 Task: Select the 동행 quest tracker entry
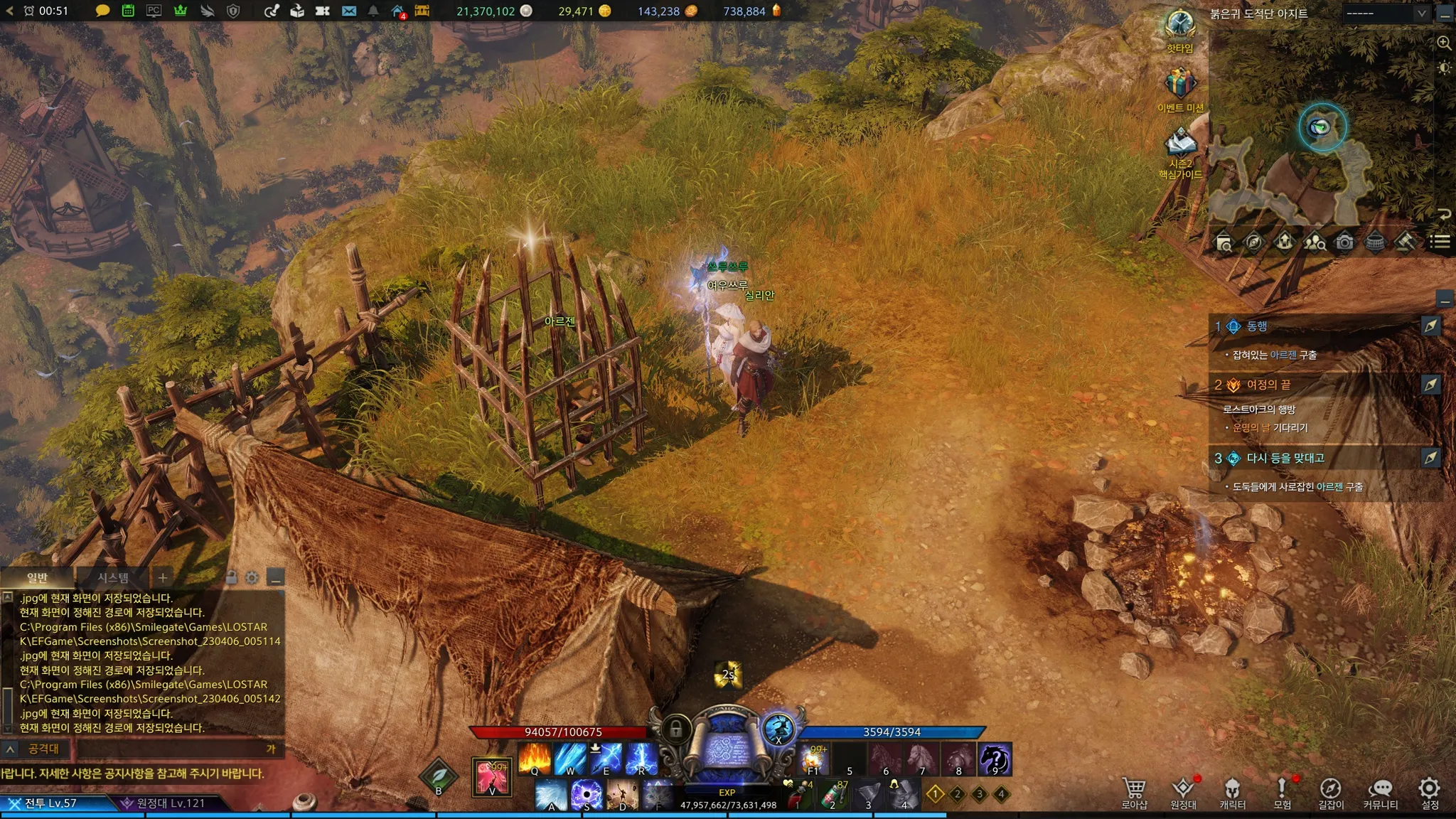1257,326
